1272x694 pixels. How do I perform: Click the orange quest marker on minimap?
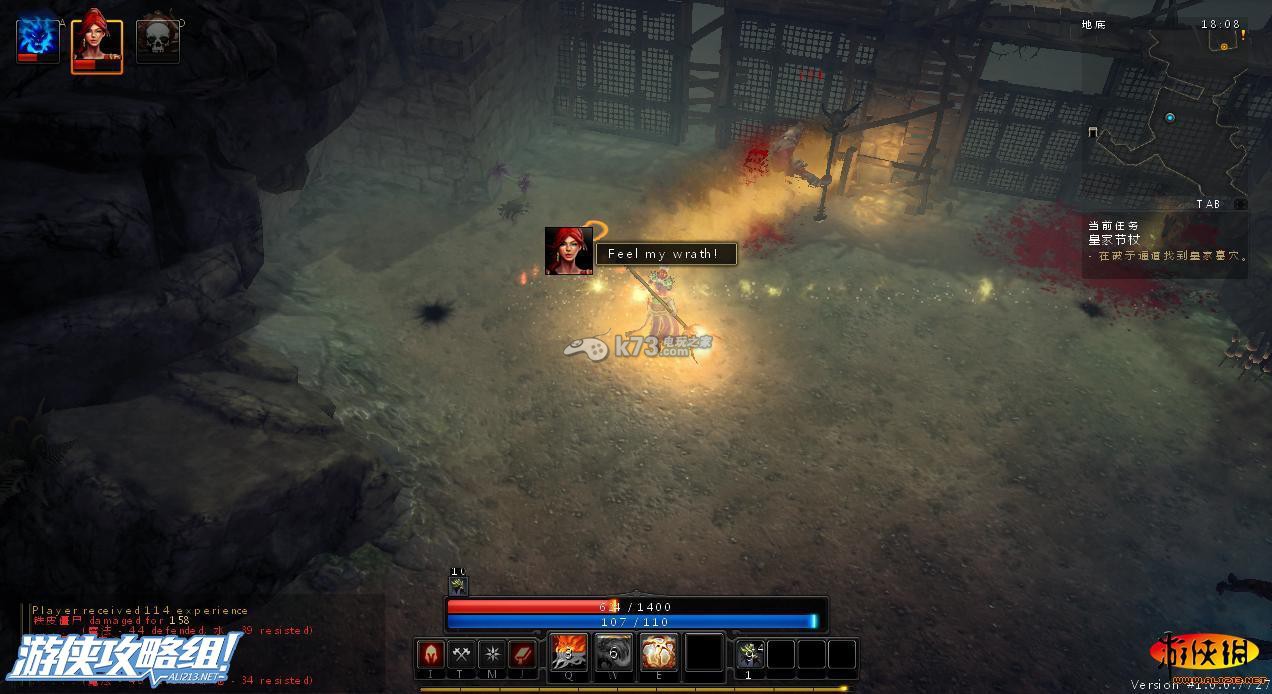1224,46
